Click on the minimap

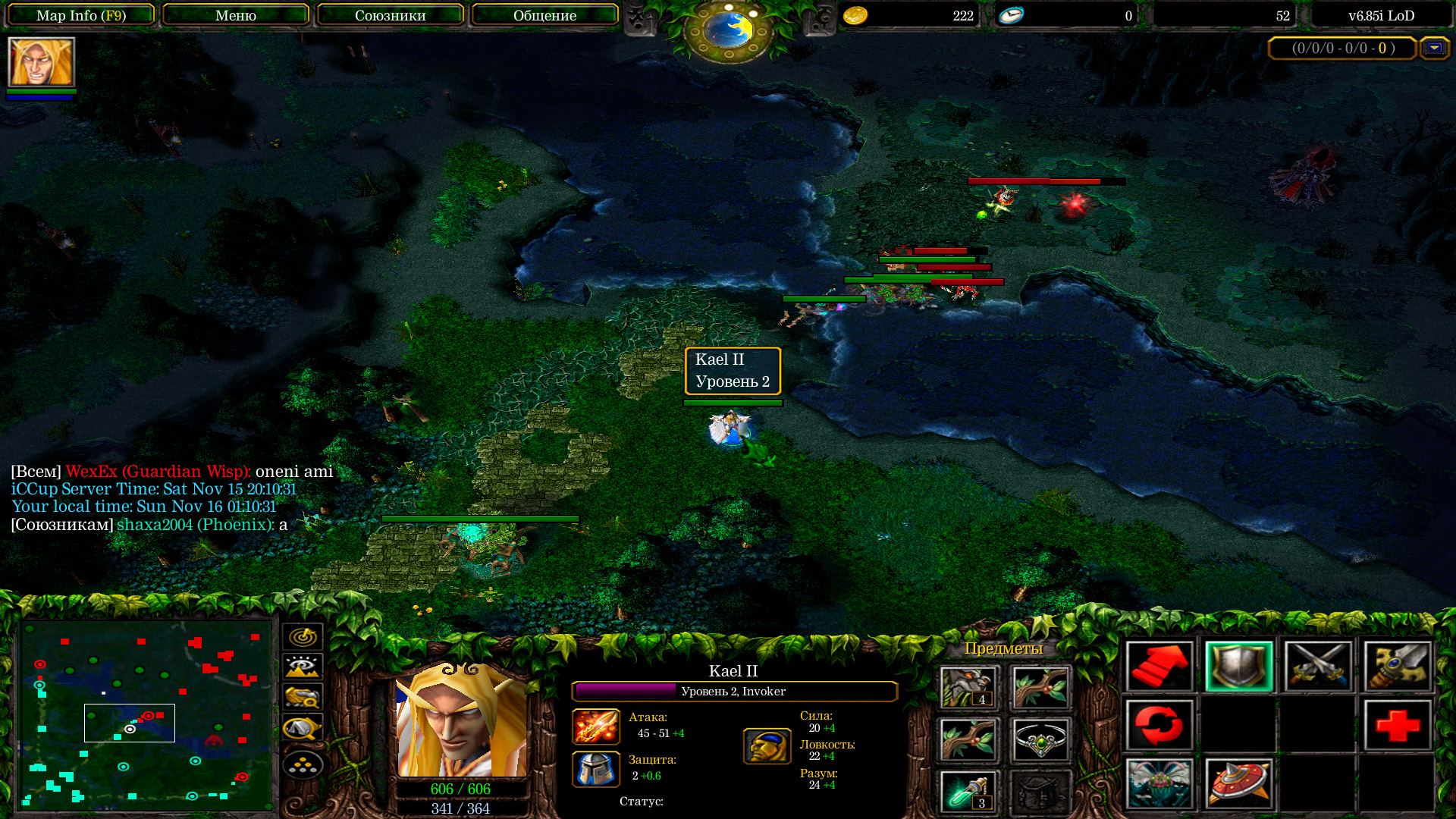pyautogui.click(x=146, y=714)
